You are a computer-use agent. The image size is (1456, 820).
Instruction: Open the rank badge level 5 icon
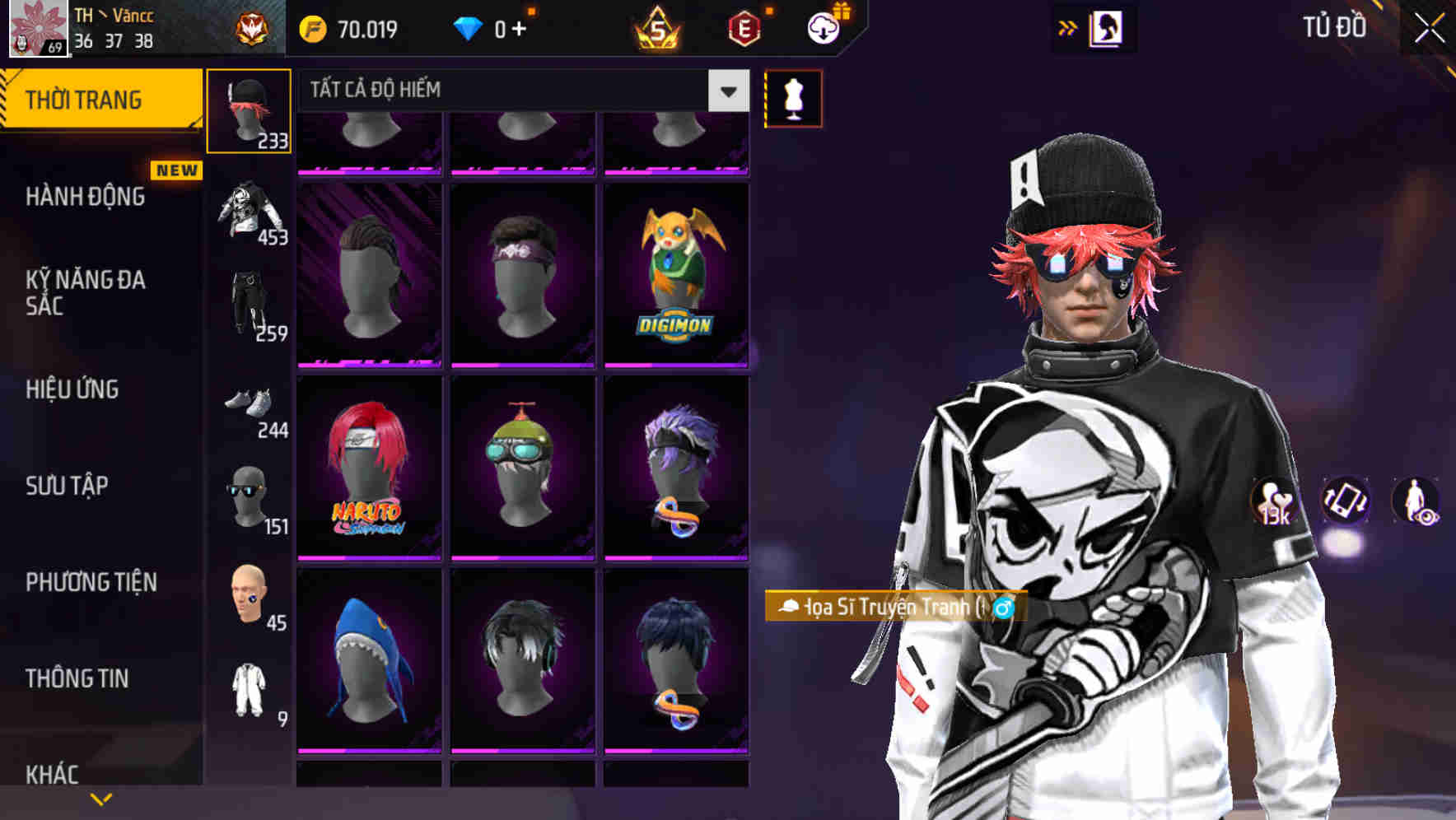point(659,30)
